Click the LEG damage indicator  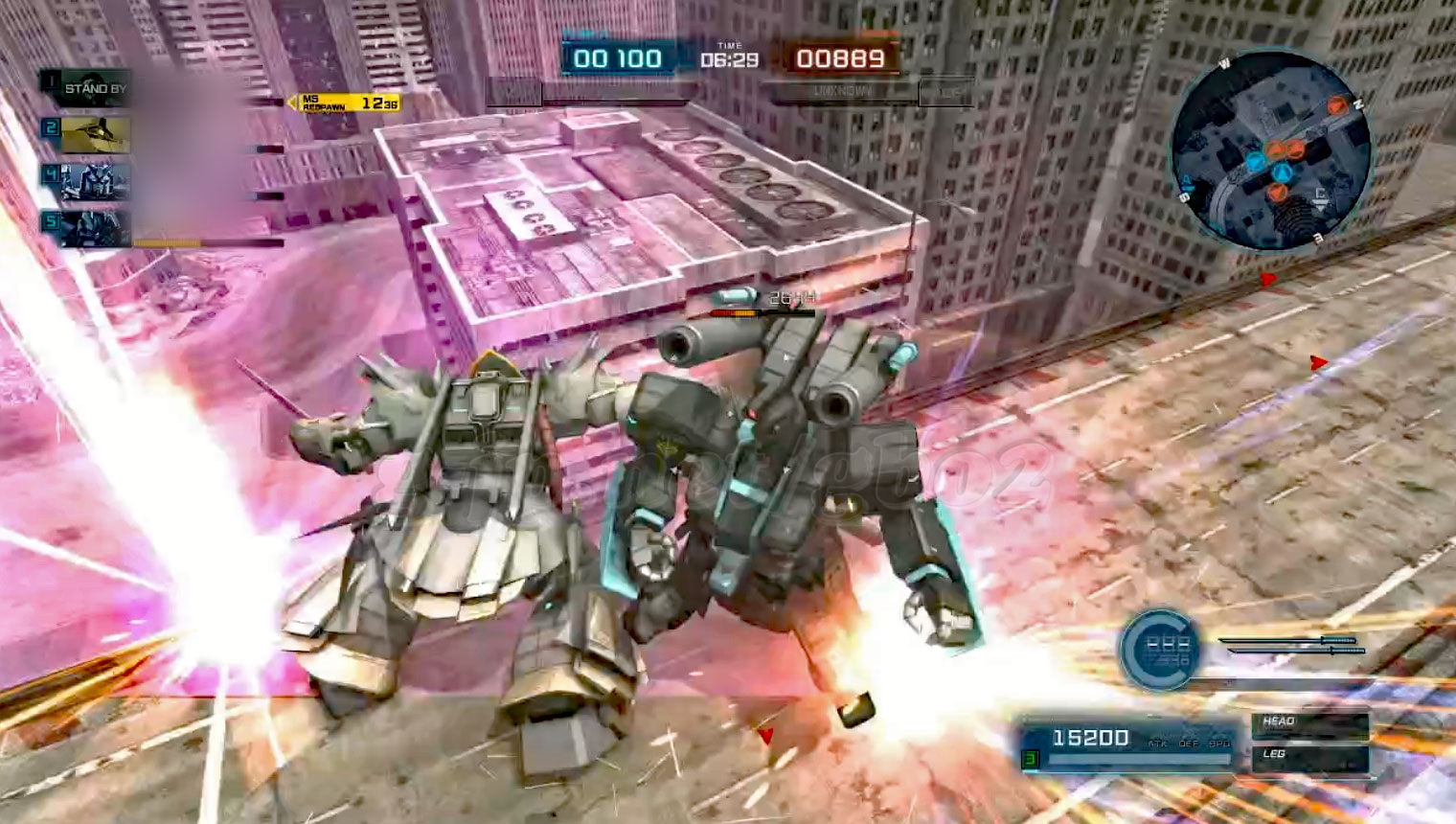[1308, 757]
